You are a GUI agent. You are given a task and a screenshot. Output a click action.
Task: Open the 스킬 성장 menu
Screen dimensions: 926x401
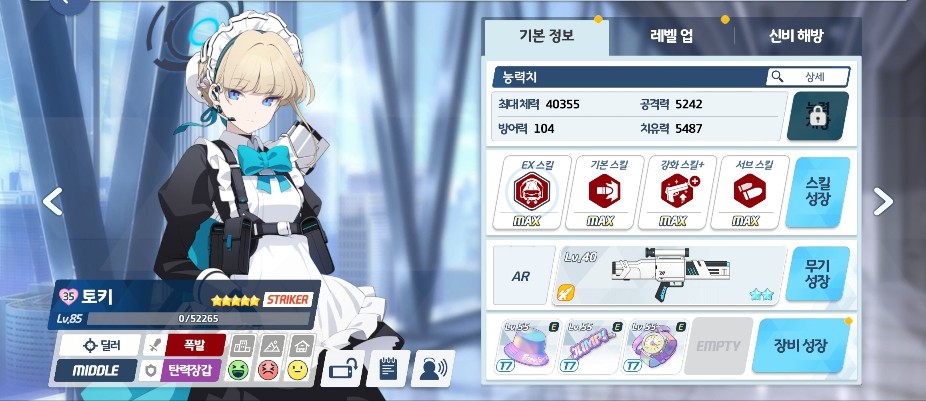pyautogui.click(x=817, y=192)
